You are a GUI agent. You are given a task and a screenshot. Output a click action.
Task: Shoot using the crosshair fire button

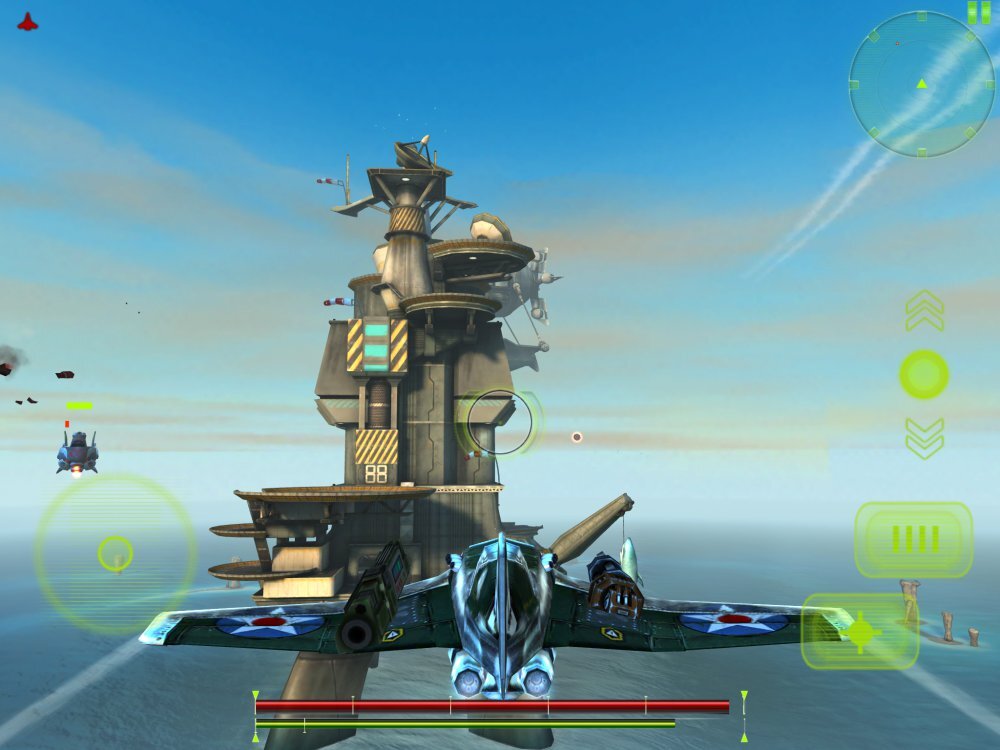point(860,631)
